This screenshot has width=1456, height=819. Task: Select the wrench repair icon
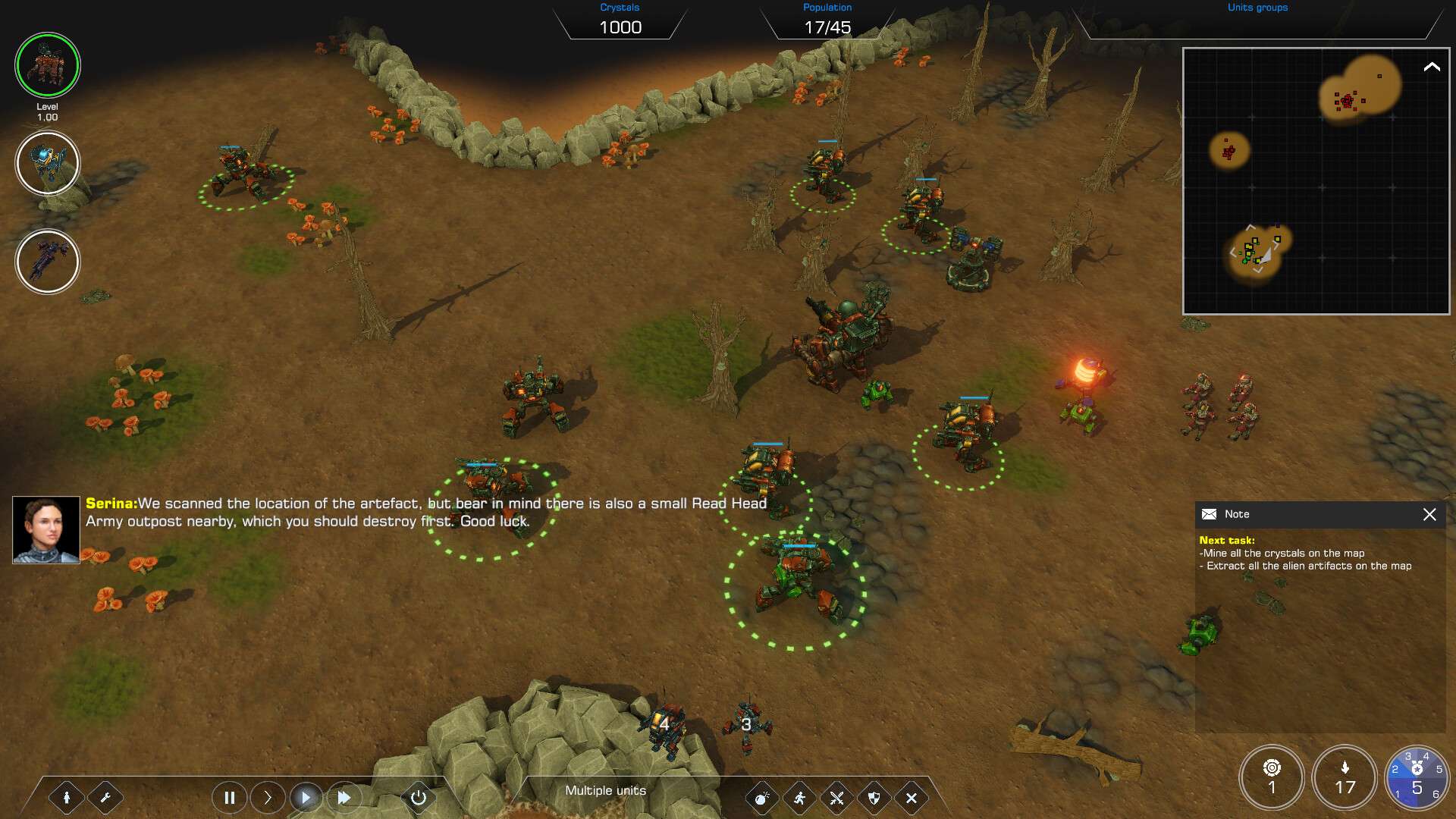point(105,798)
